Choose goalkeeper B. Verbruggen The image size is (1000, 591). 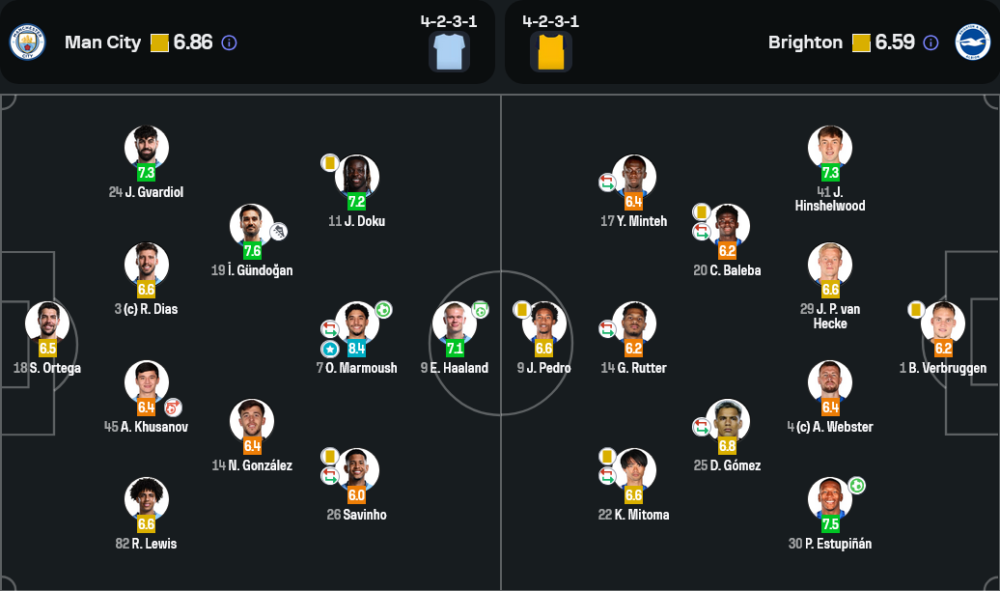(942, 324)
